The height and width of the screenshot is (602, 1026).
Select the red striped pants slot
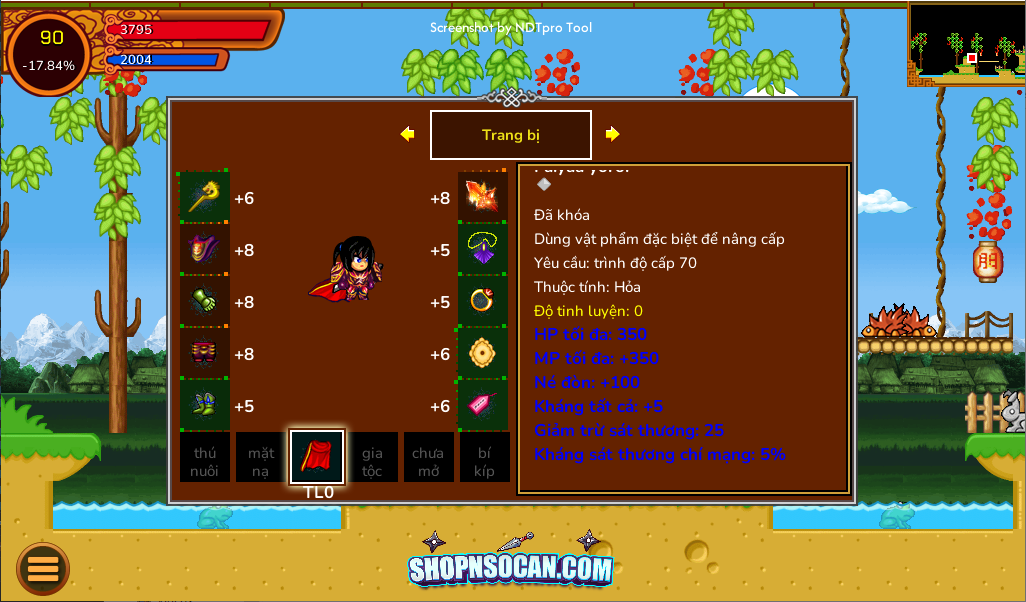(205, 353)
